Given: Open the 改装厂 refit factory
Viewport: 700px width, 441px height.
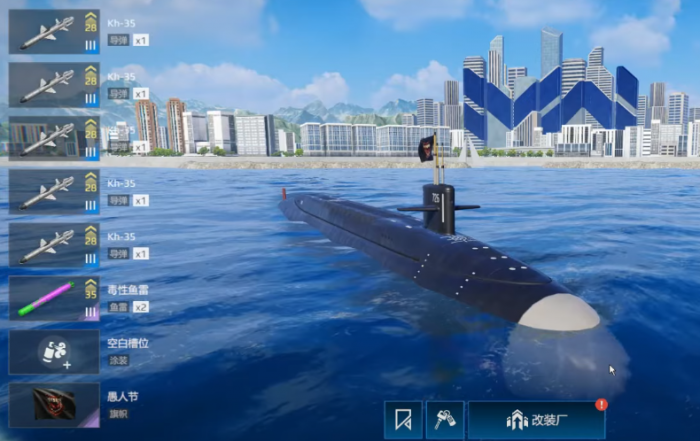Looking at the screenshot, I should (536, 421).
